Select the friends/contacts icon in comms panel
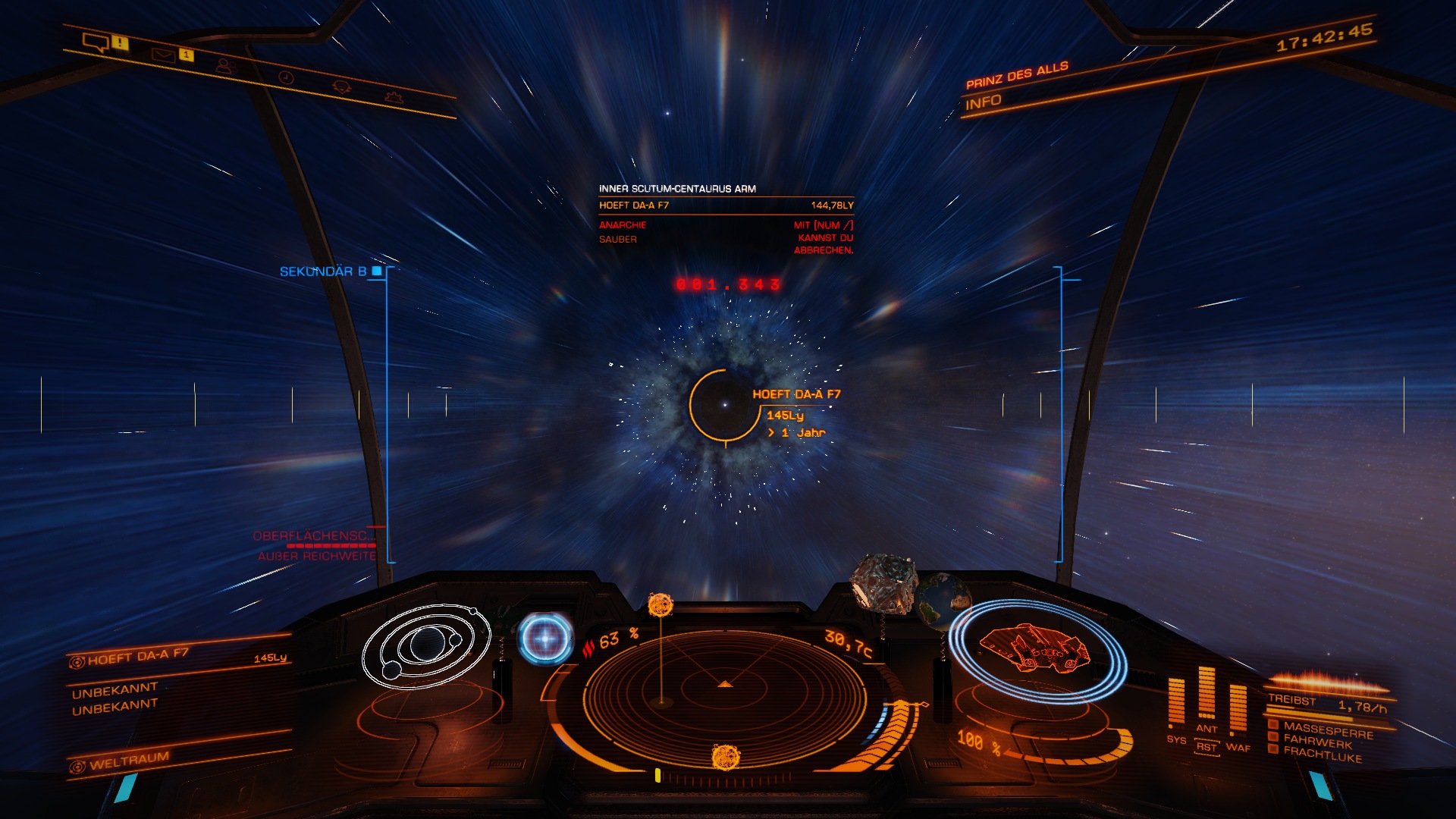Viewport: 1456px width, 819px height. [x=224, y=64]
